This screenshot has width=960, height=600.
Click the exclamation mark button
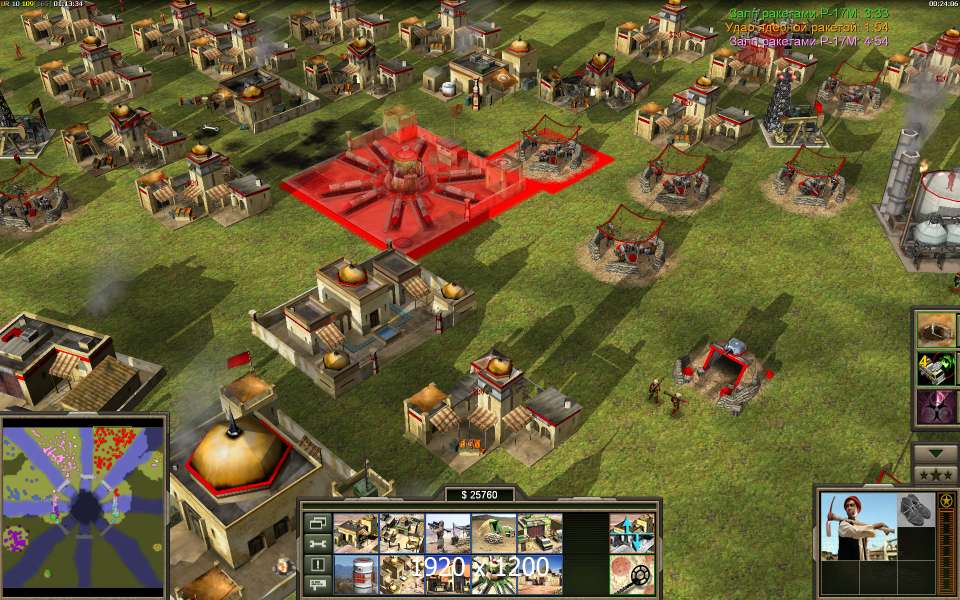(317, 563)
